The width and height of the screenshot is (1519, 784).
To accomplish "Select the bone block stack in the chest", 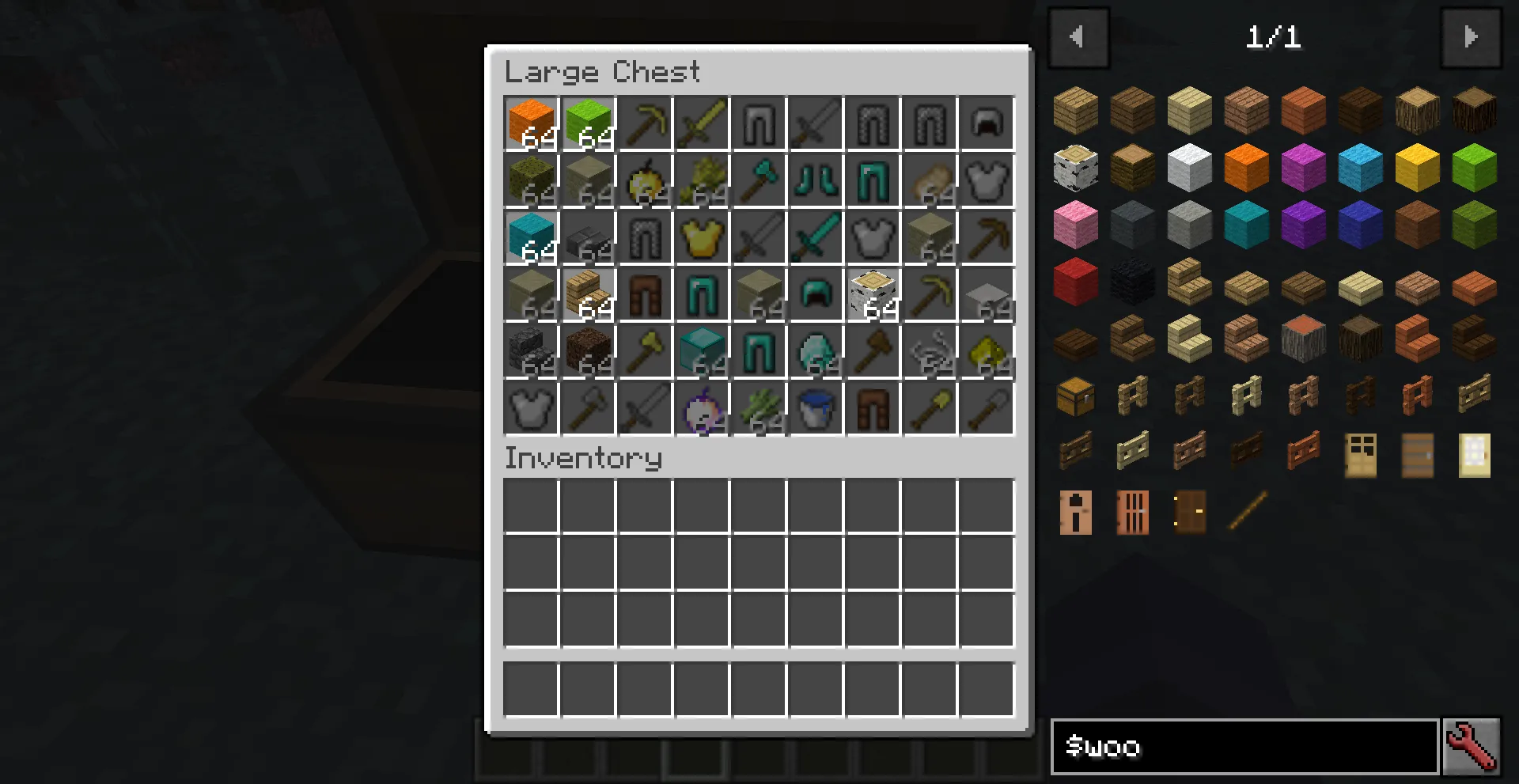I will [873, 294].
